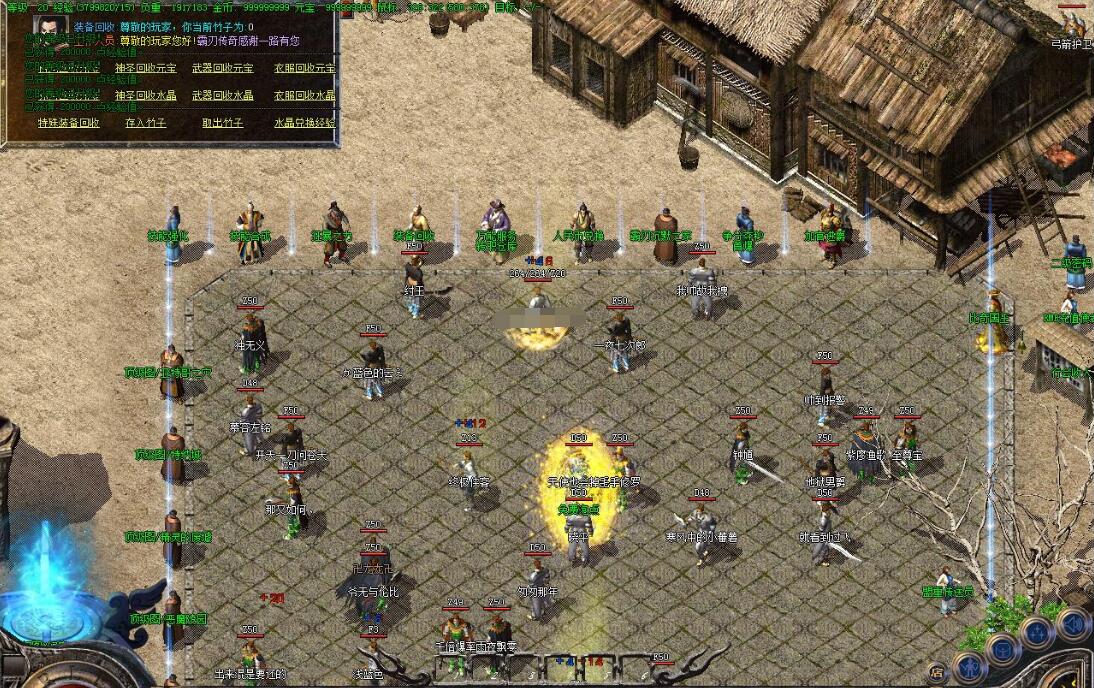Image resolution: width=1094 pixels, height=688 pixels.
Task: Open the small 店 shop button
Action: point(938,672)
